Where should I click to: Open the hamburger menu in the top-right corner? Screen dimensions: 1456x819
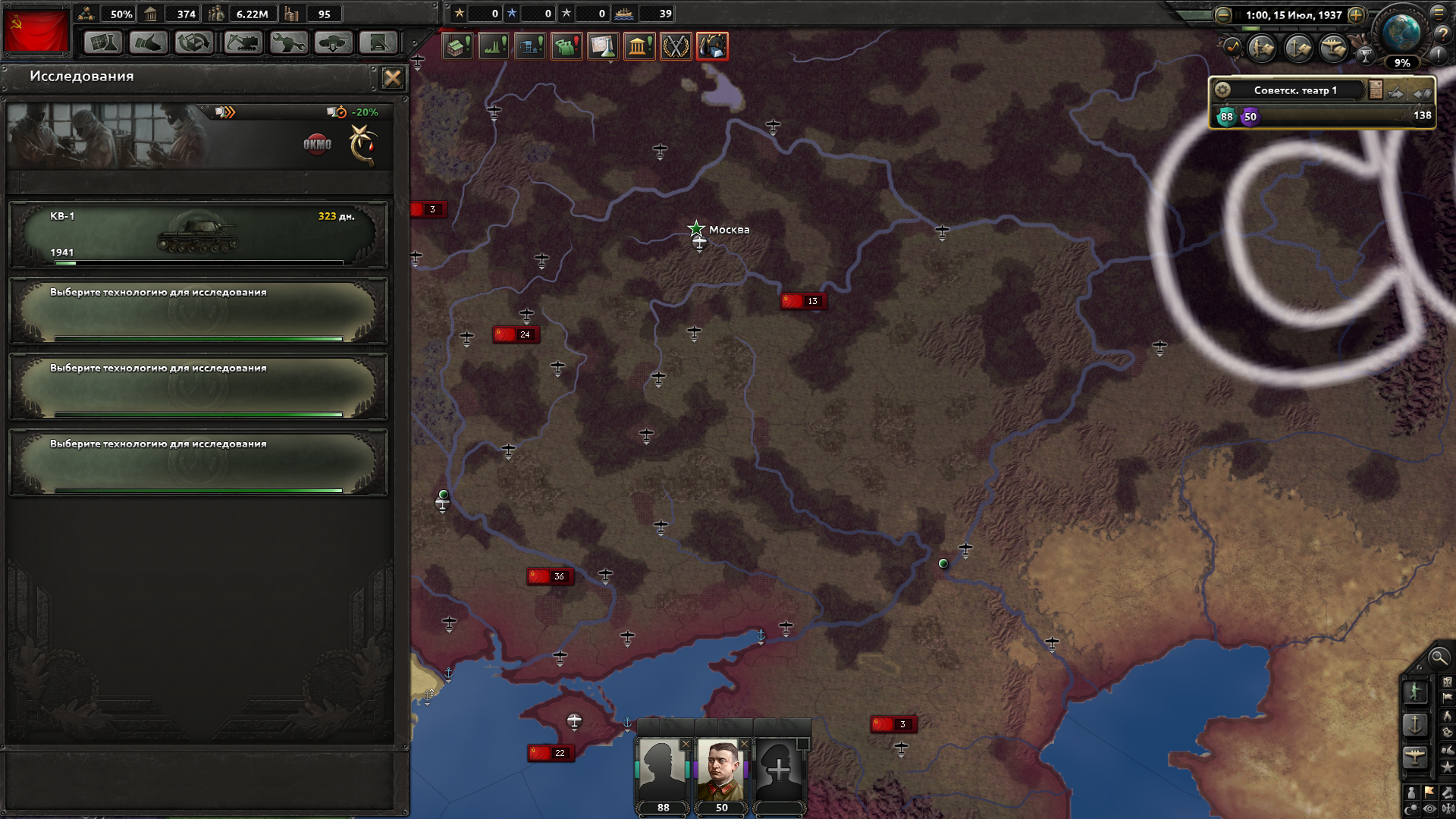1439,14
